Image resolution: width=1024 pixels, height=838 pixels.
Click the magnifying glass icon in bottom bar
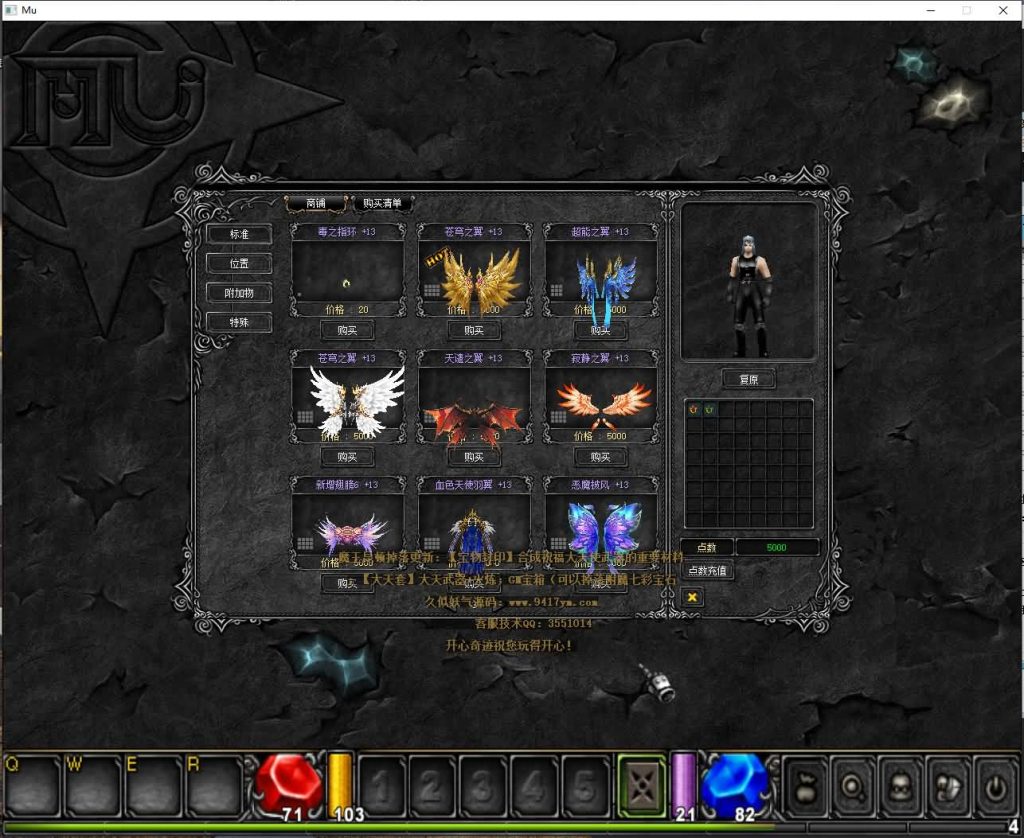tap(855, 786)
